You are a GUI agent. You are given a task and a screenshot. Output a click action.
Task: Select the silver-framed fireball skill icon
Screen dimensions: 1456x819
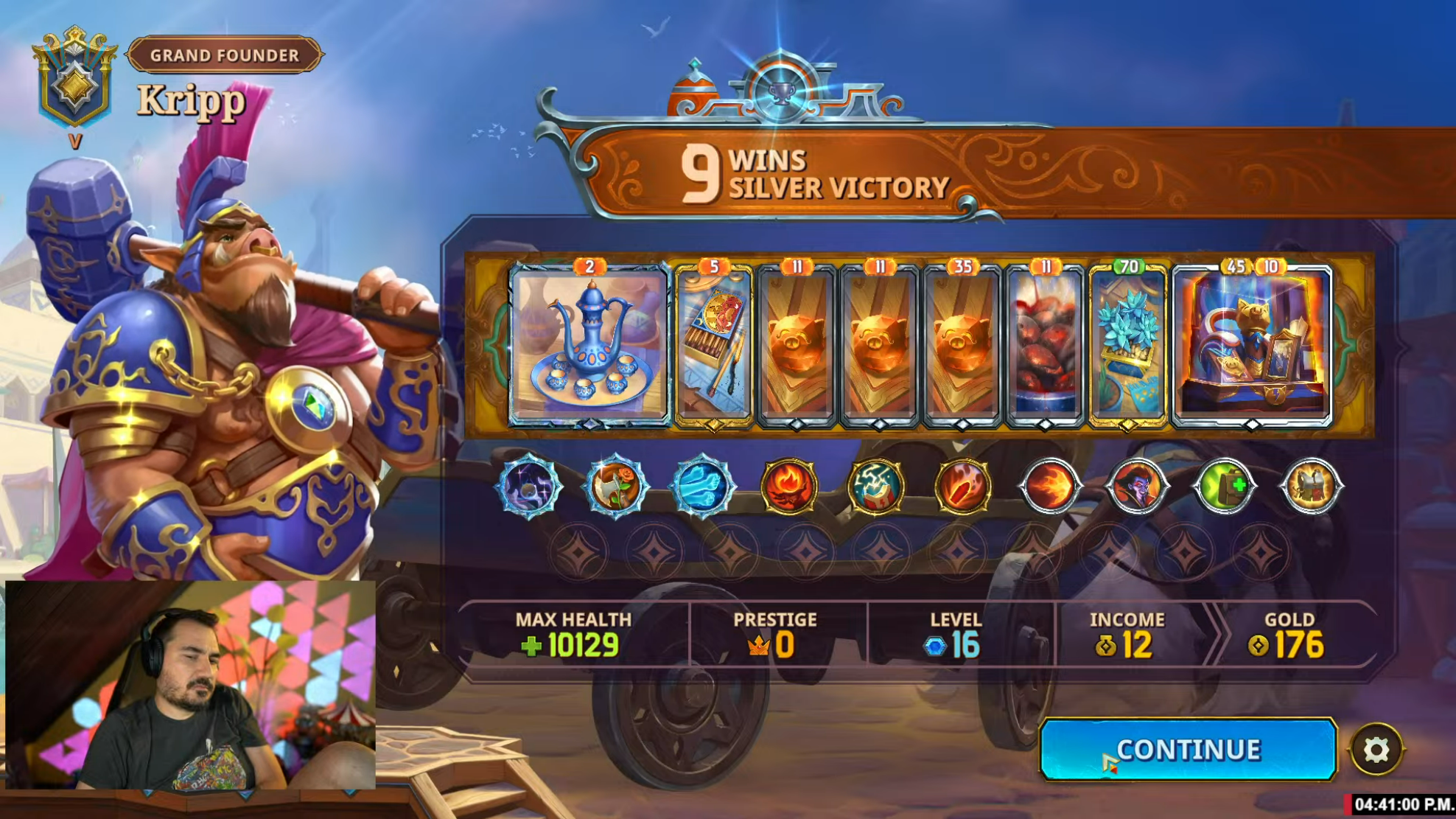tap(1050, 487)
